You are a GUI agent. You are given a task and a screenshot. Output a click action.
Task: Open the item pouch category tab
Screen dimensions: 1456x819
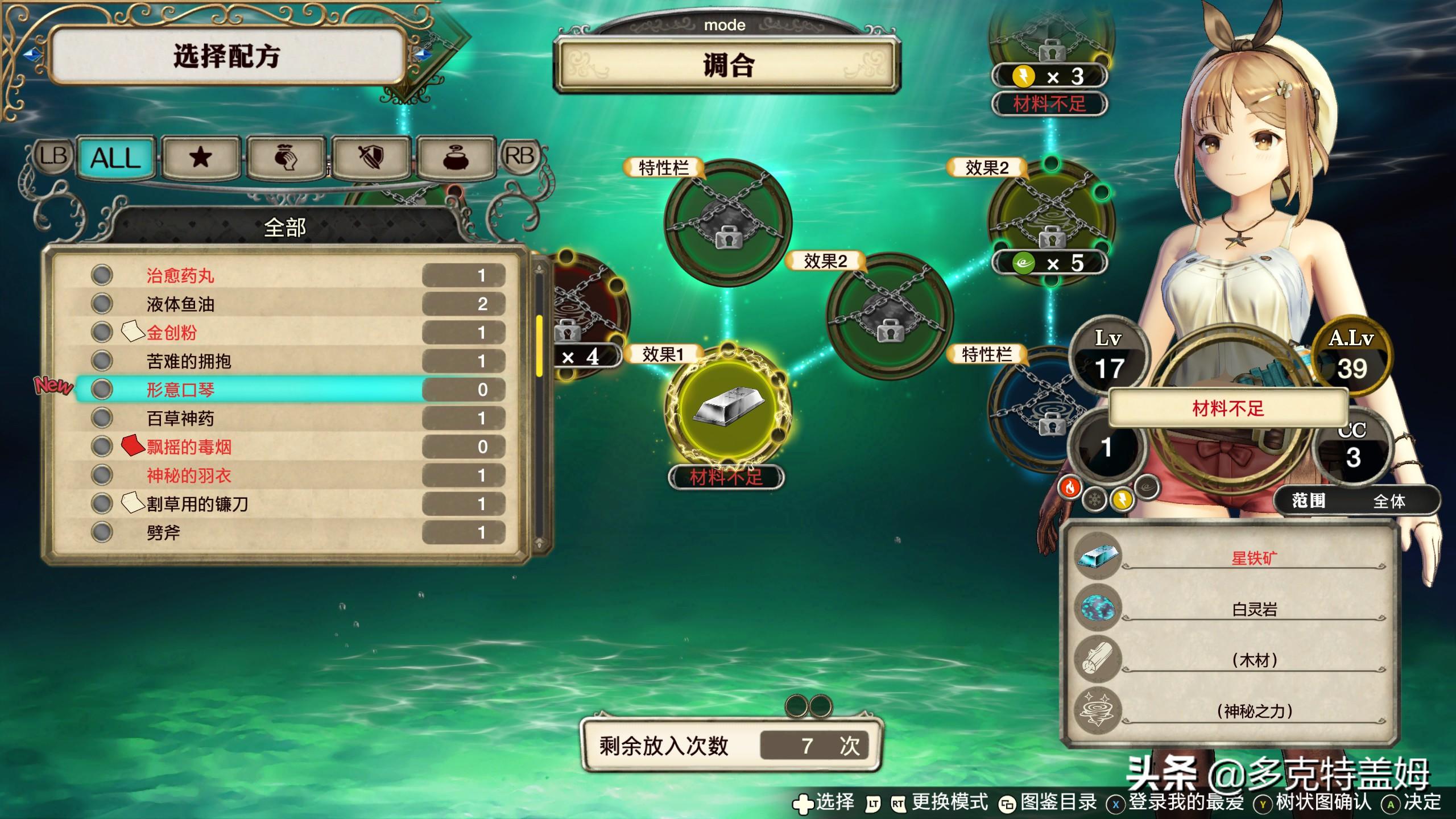point(286,158)
